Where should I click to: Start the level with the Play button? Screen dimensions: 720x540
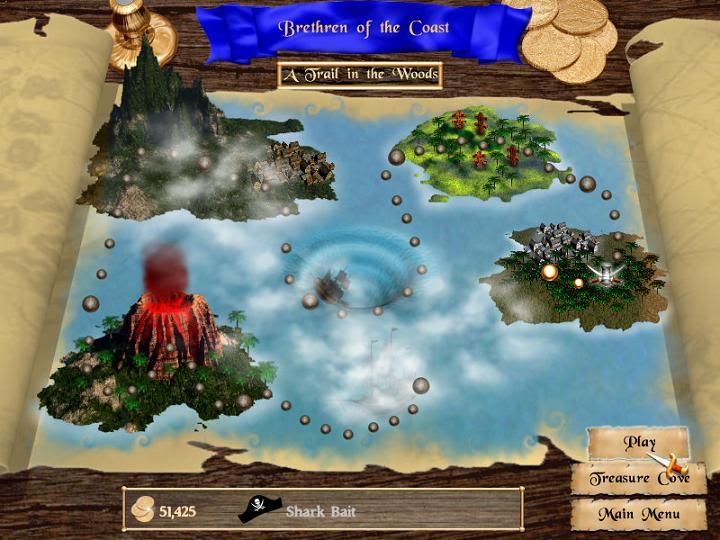pyautogui.click(x=638, y=442)
